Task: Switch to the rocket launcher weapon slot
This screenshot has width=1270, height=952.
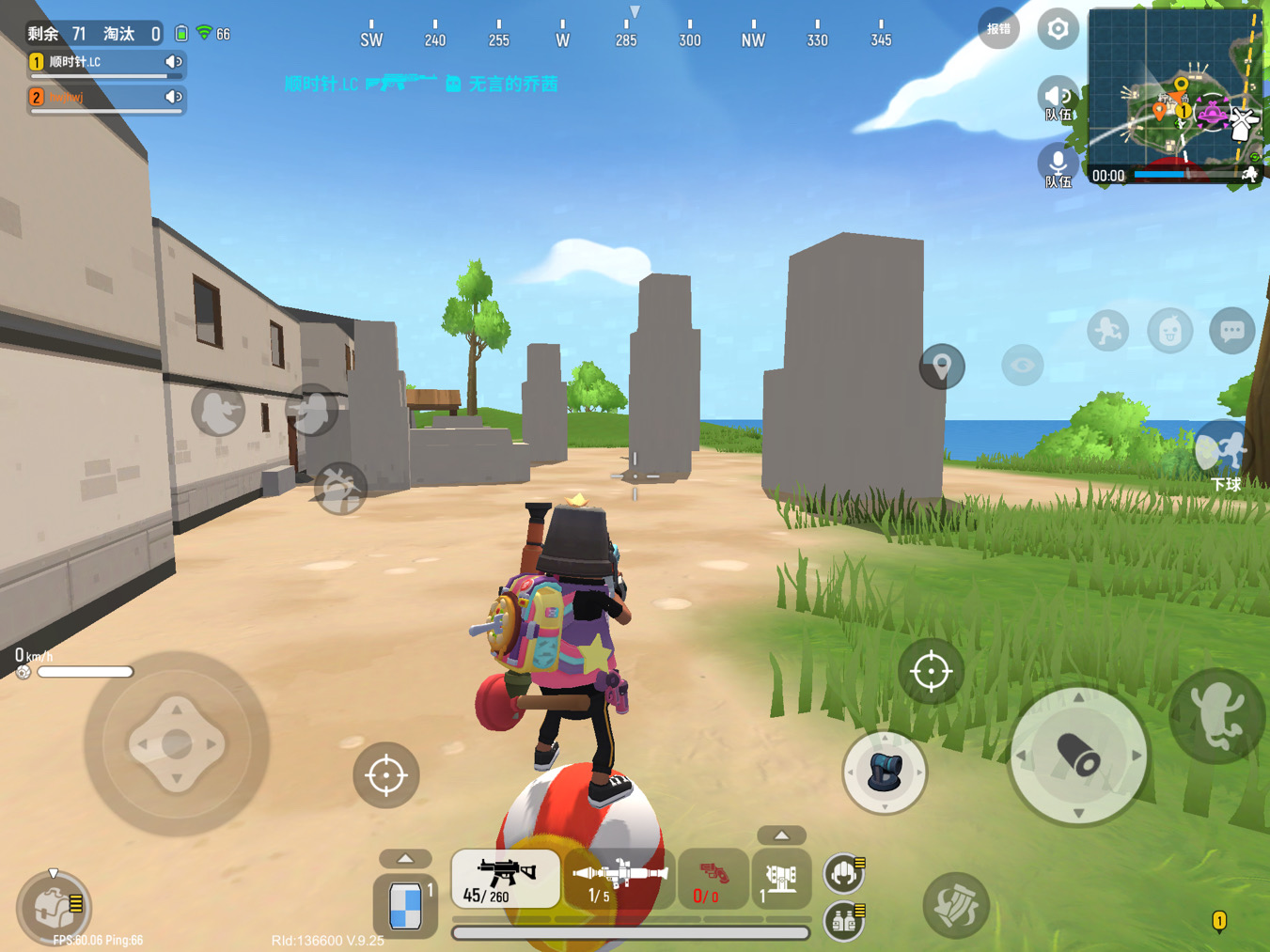Action: click(x=619, y=879)
